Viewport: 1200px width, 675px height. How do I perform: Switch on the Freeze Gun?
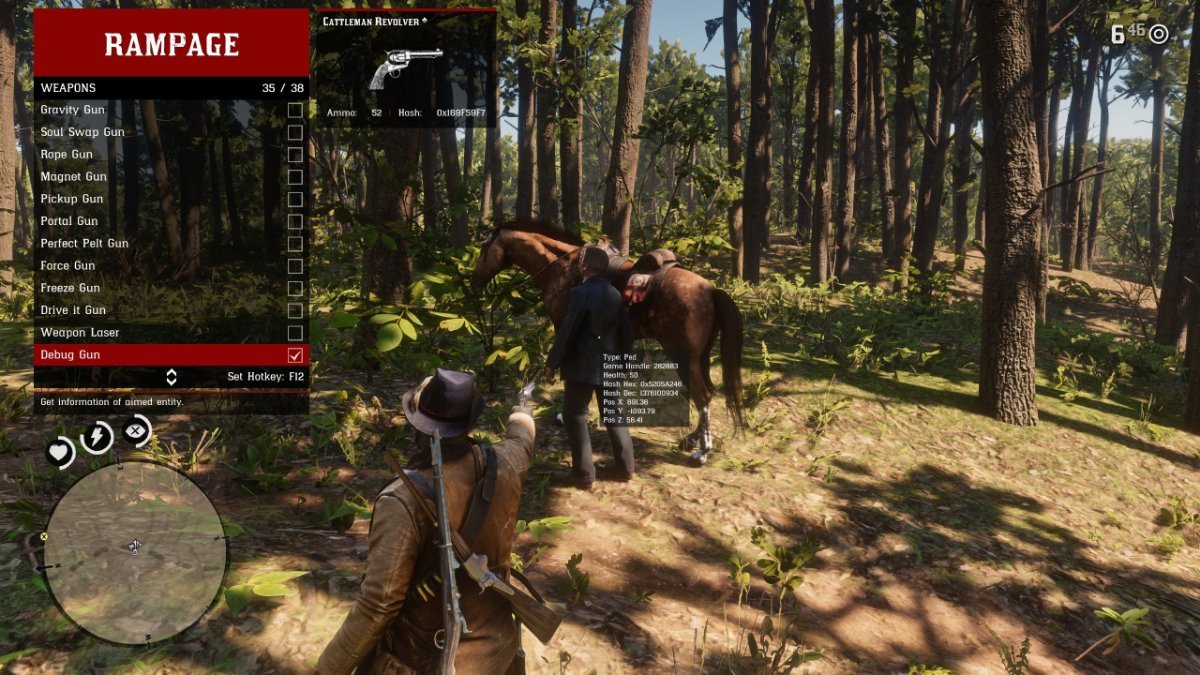pyautogui.click(x=295, y=288)
